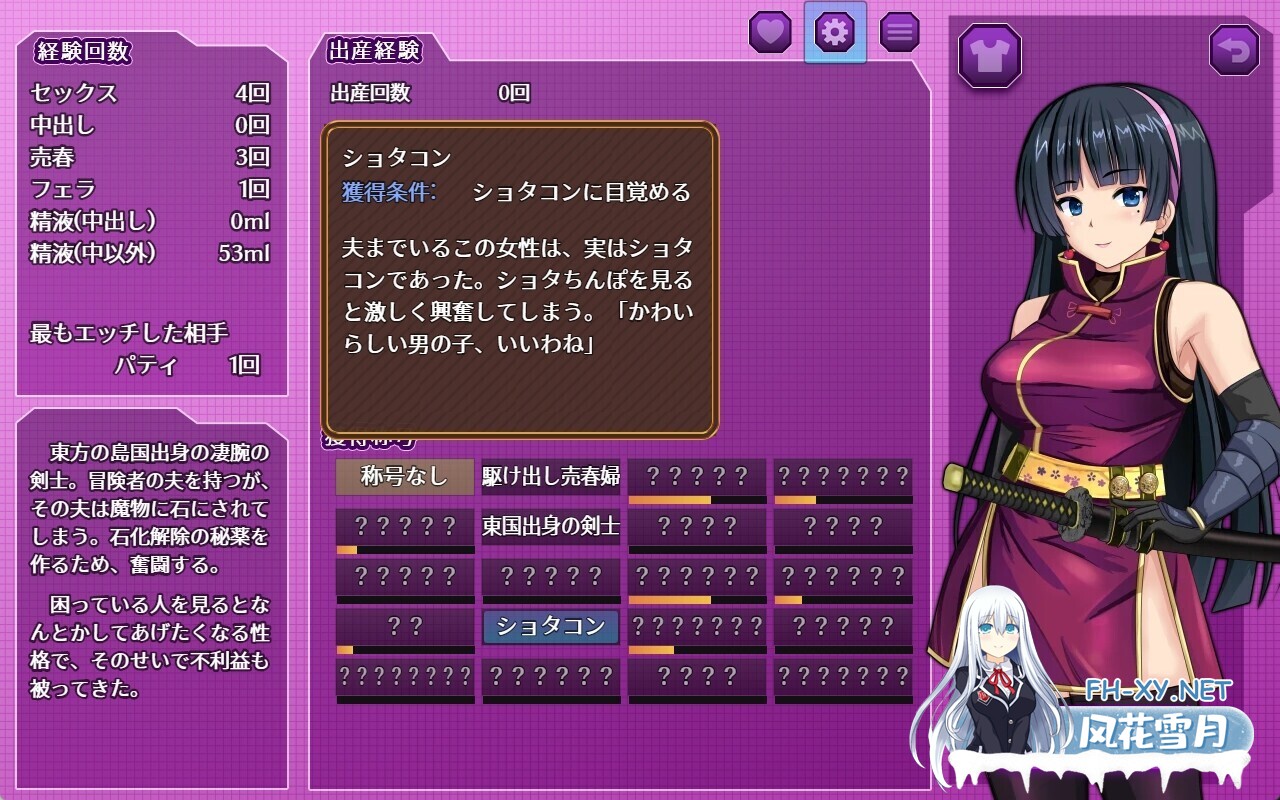This screenshot has width=1280, height=800.
Task: Click the 出産経験 tab header
Action: 372,50
